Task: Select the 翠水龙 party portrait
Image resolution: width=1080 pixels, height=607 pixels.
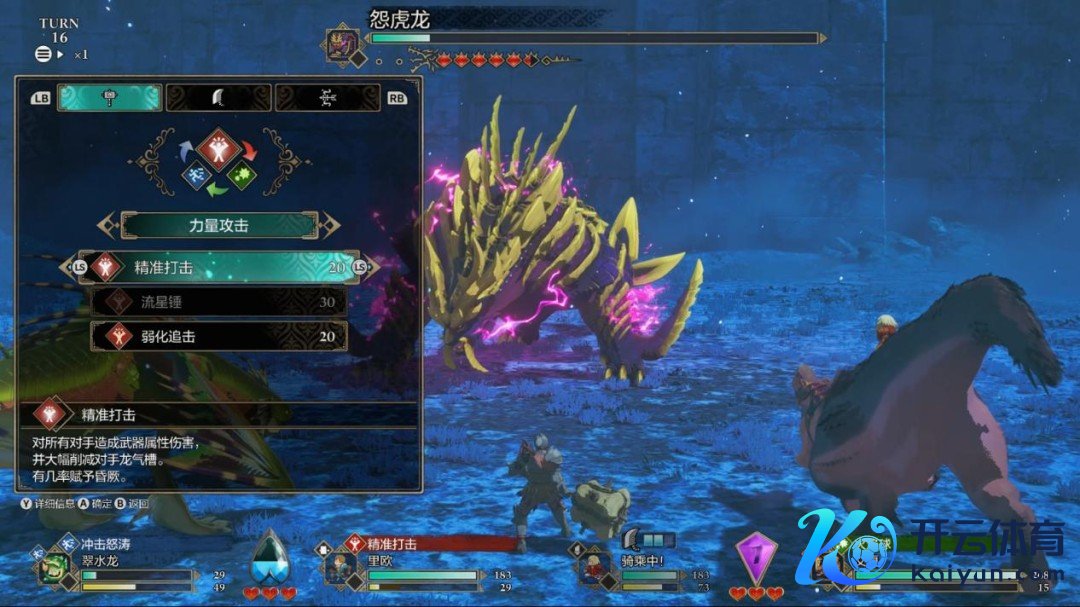Action: pyautogui.click(x=53, y=568)
